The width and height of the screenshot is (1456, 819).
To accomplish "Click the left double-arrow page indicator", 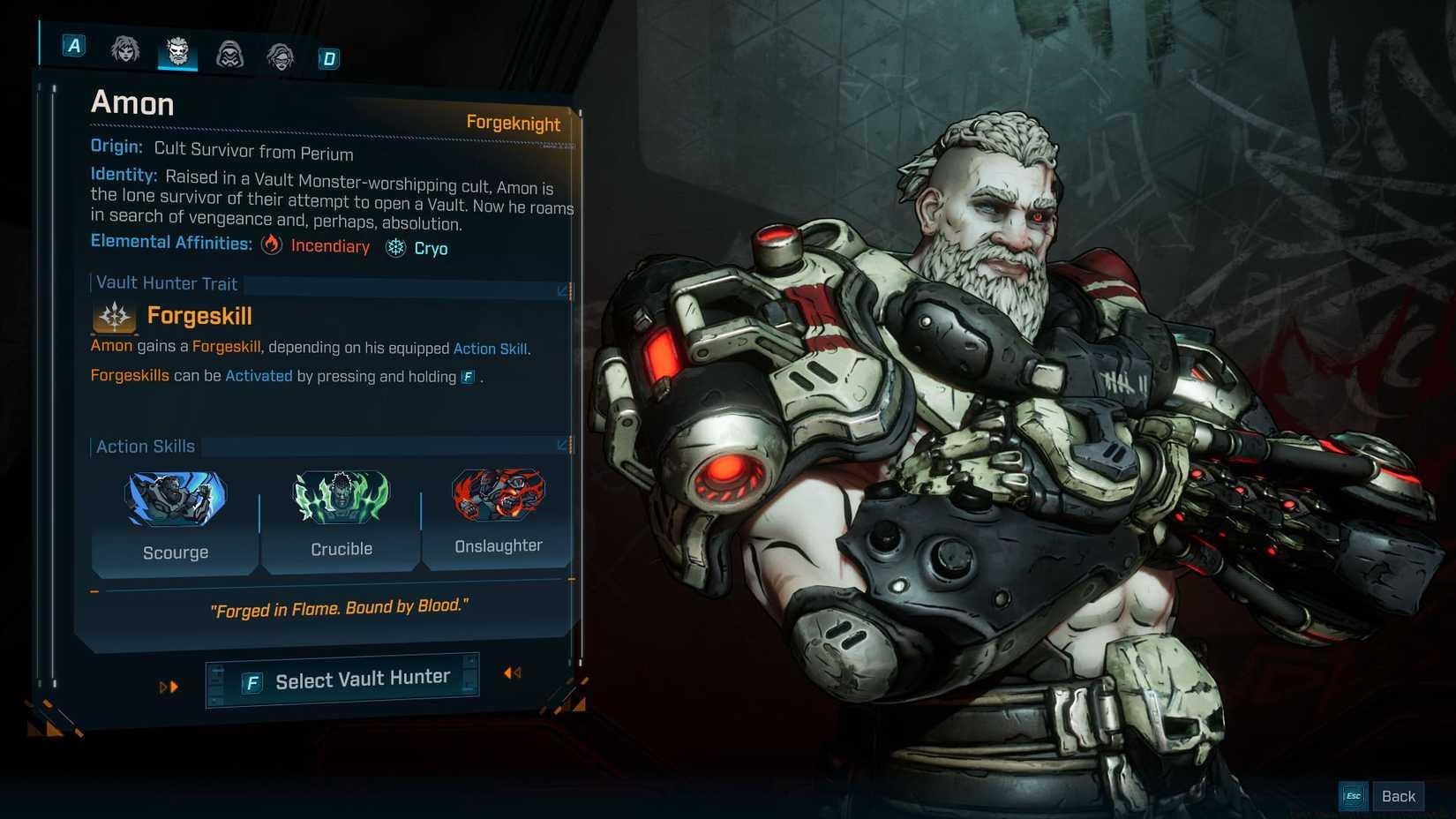I will click(x=168, y=686).
